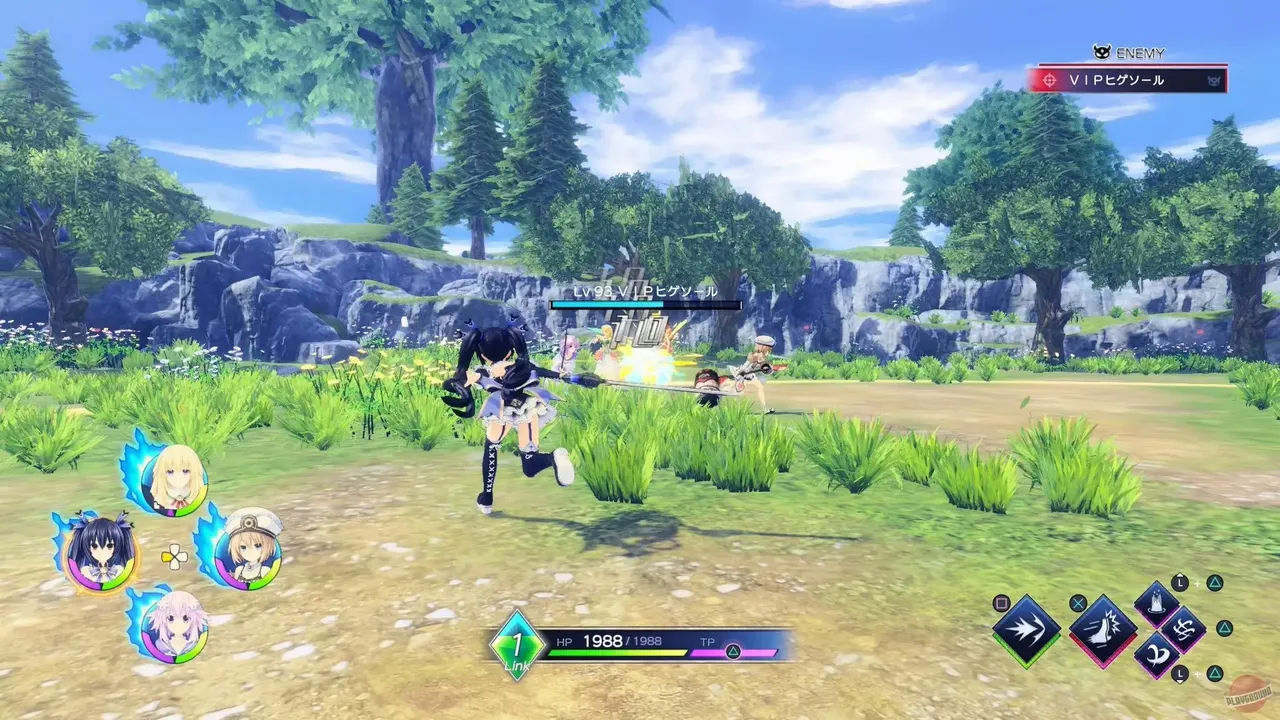Select the kick attack skill icon
This screenshot has width=1280, height=720.
pos(1102,631)
